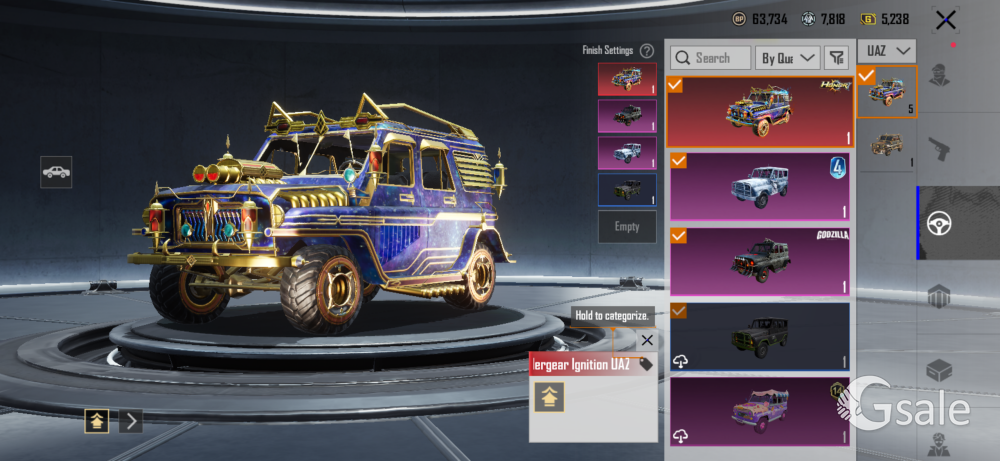
Task: Click the upgrade arrow icon inside the popup
Action: click(x=548, y=397)
